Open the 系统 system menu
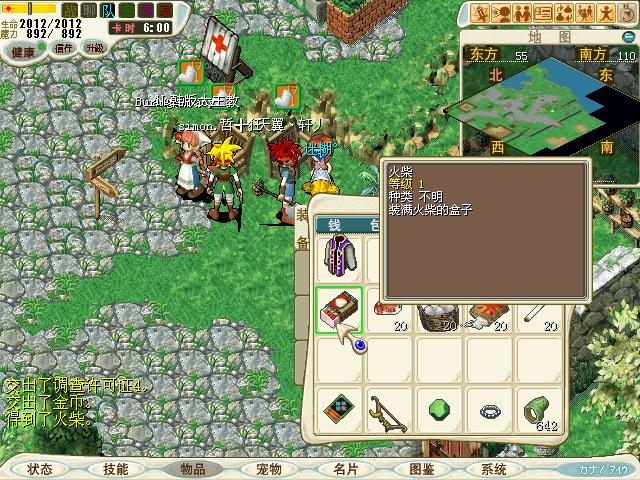 coord(494,468)
